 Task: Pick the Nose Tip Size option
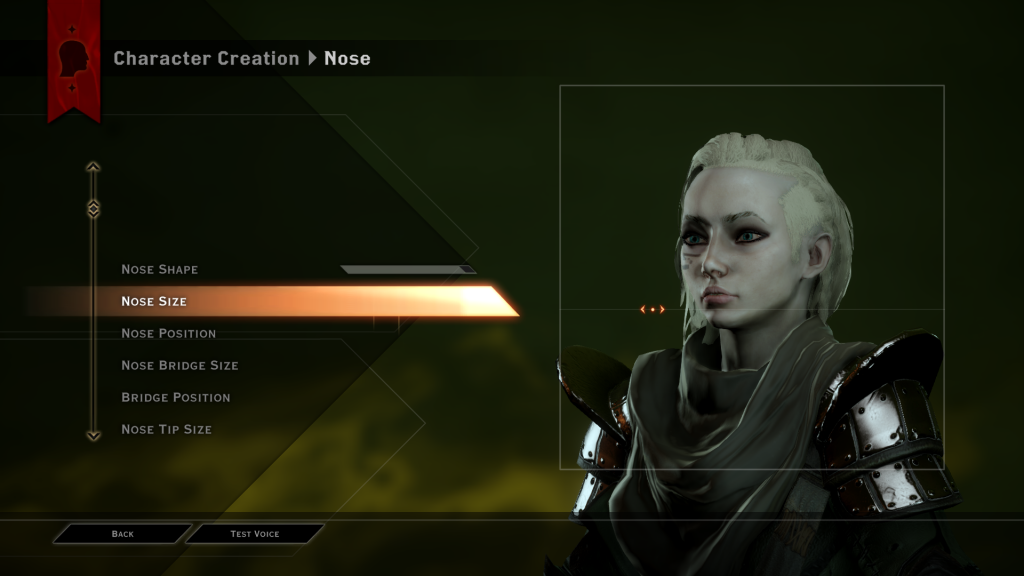166,429
